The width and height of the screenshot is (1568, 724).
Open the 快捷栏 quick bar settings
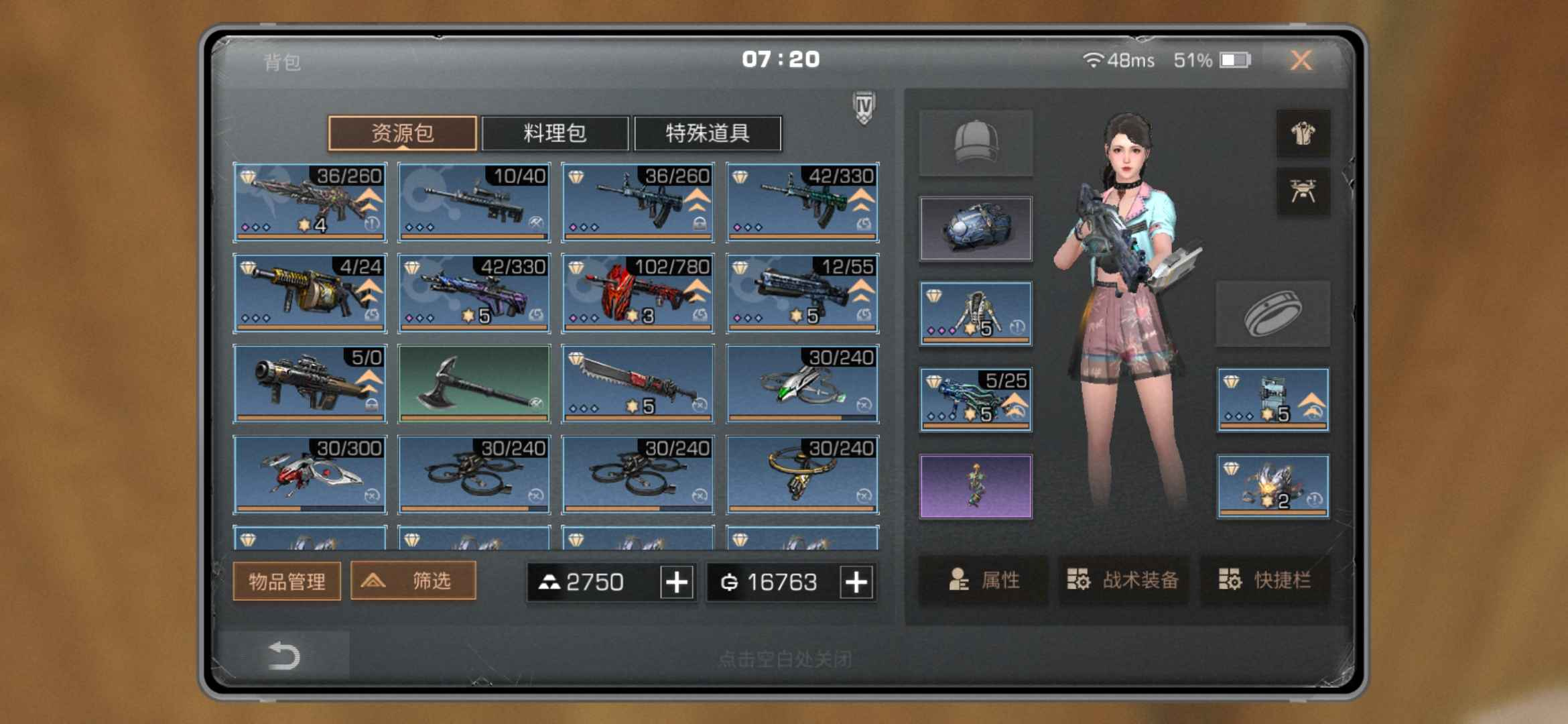[x=1264, y=580]
